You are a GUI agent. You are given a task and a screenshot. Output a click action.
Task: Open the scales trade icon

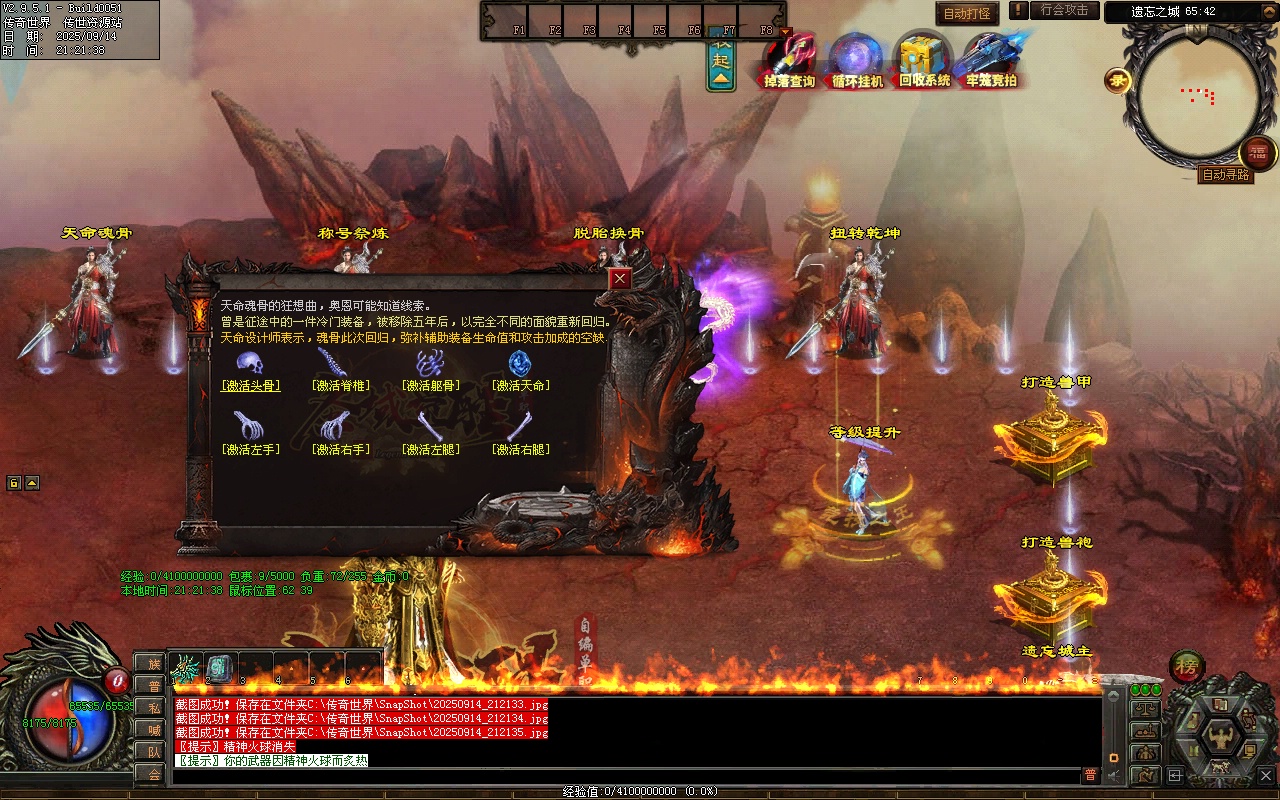click(1145, 708)
